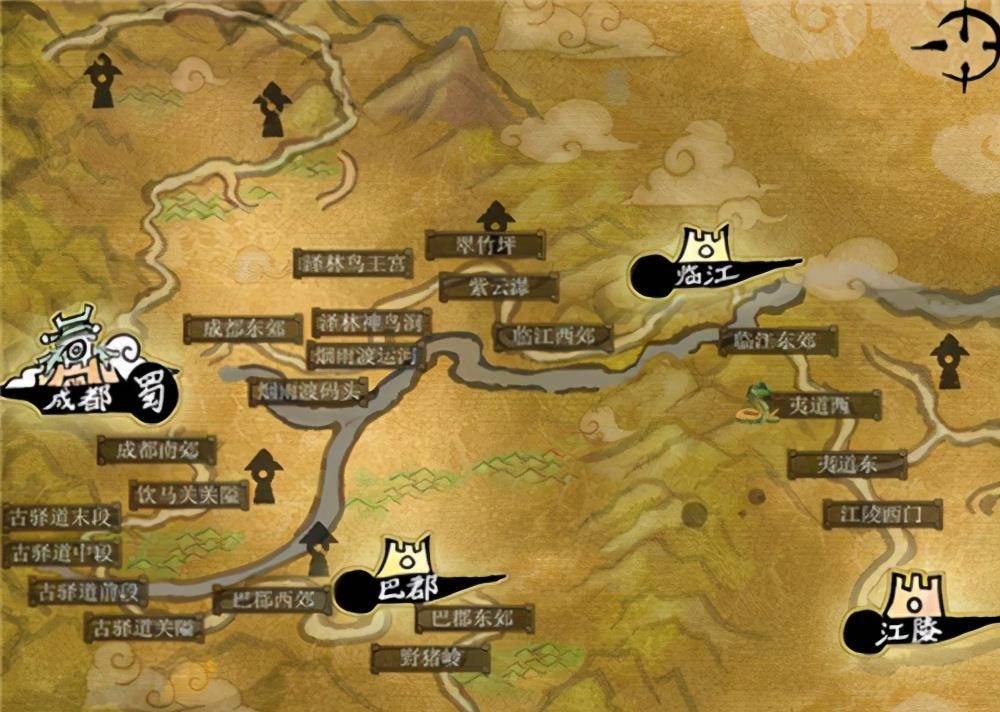Choose 江陵西门 on the map

882,514
